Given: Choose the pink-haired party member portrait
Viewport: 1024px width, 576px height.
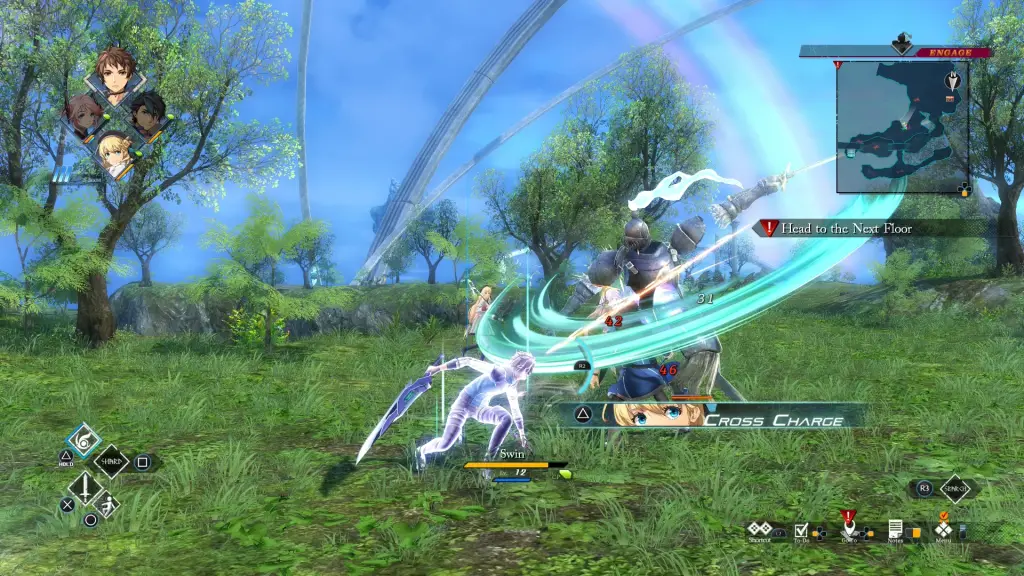Looking at the screenshot, I should coord(83,117).
